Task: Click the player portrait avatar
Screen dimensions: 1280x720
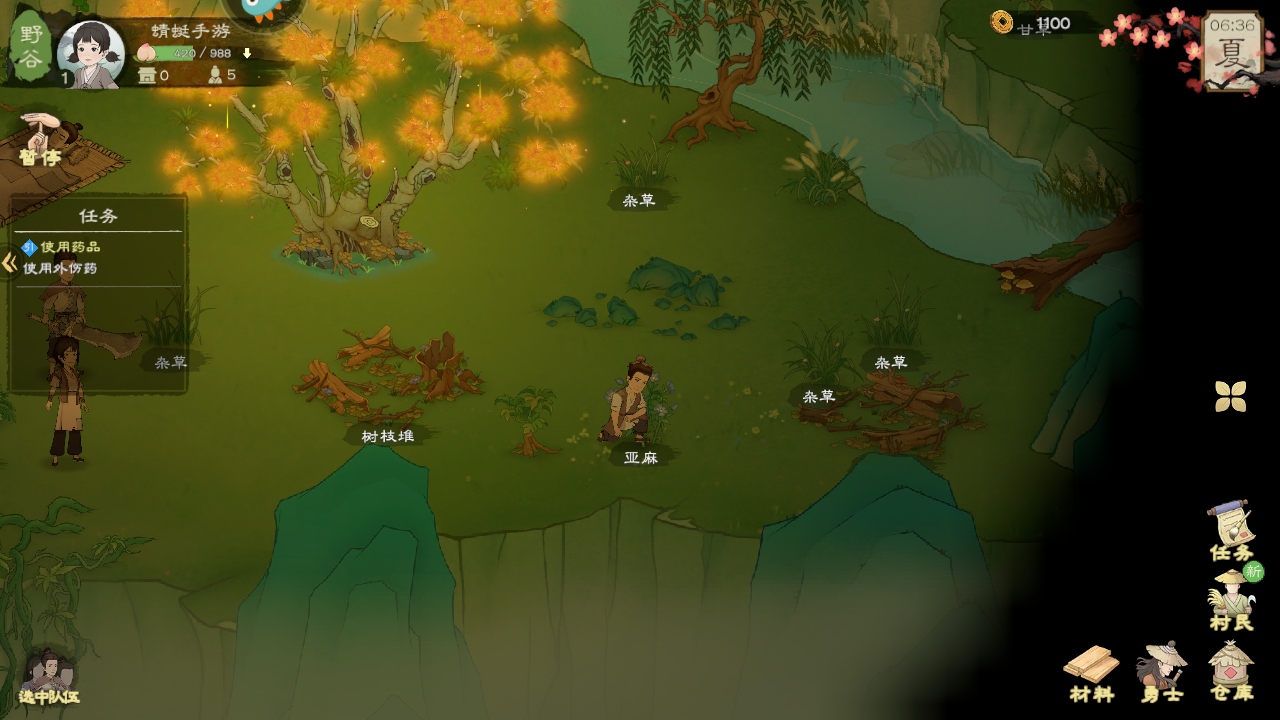Action: [x=91, y=53]
